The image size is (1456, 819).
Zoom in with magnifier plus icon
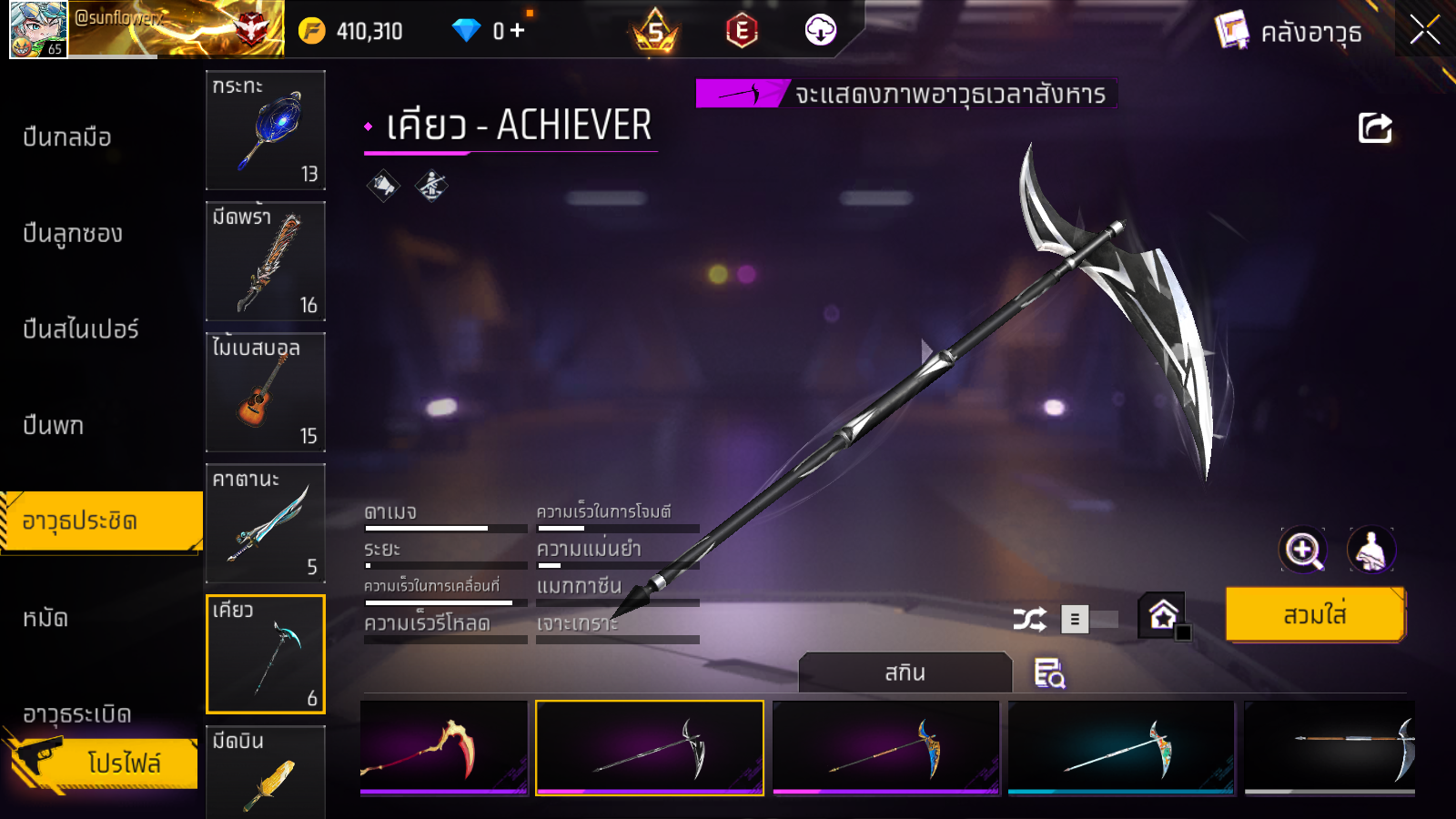[1303, 550]
